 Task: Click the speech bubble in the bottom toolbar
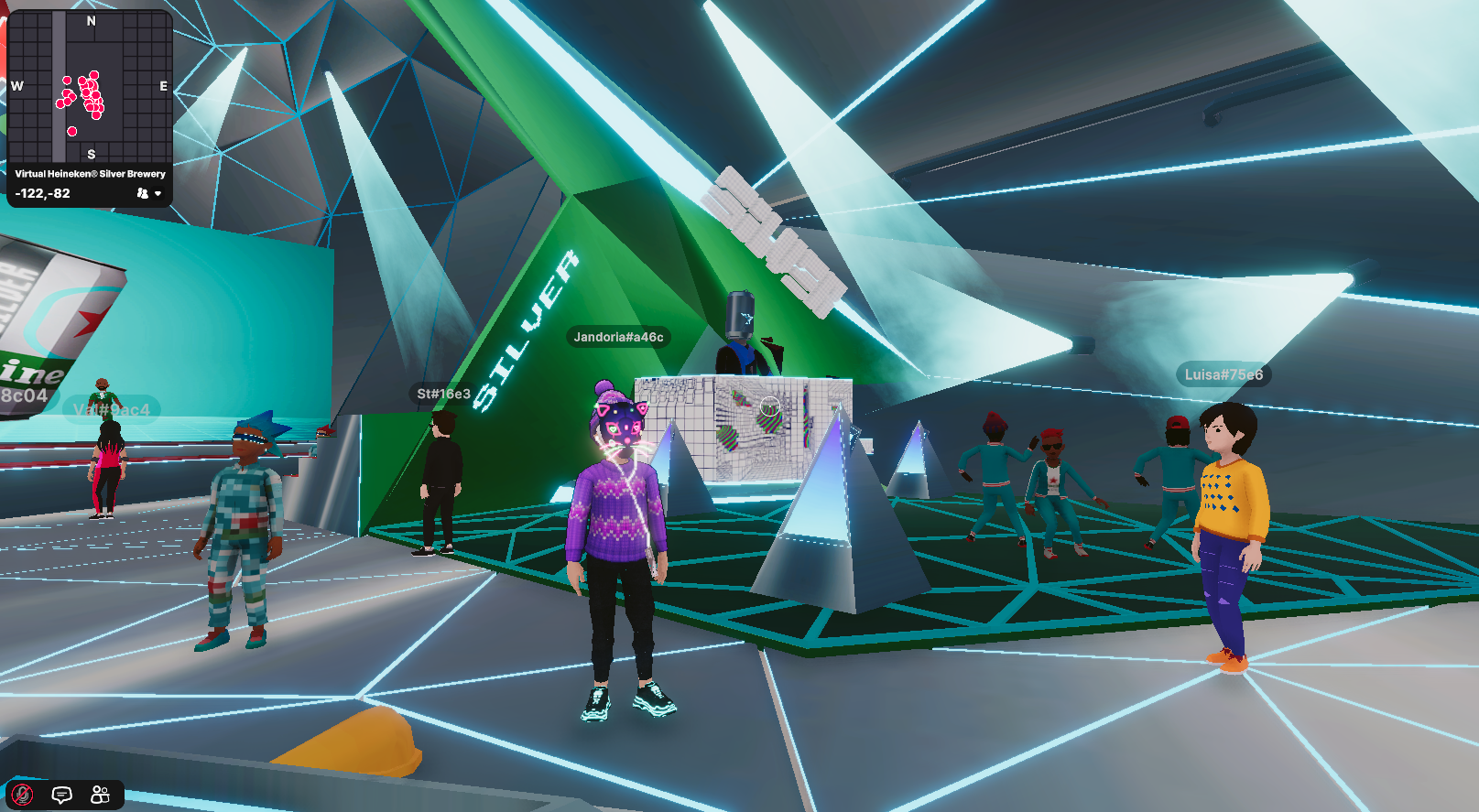(62, 795)
